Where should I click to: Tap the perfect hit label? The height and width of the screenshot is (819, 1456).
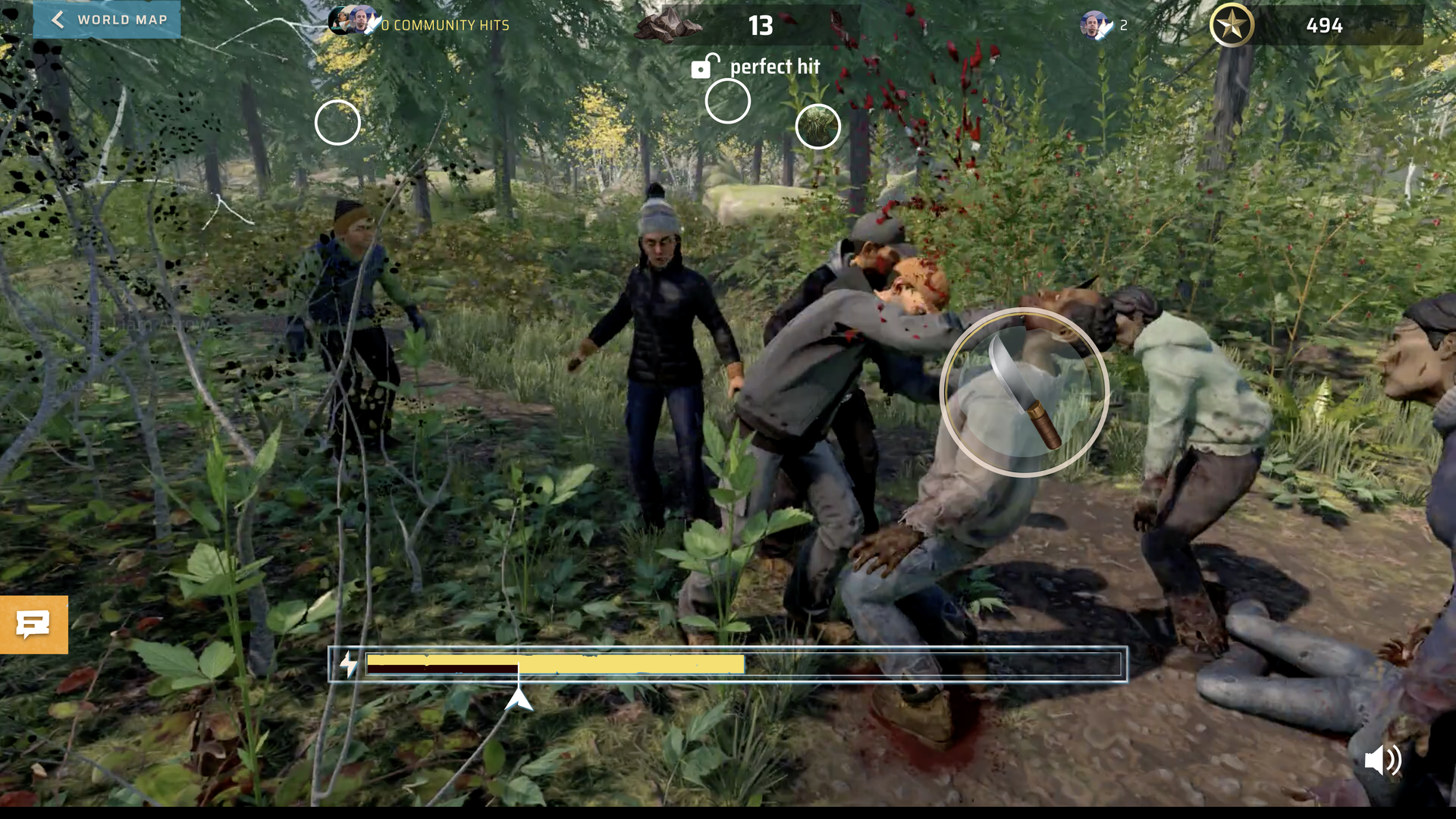(x=774, y=67)
